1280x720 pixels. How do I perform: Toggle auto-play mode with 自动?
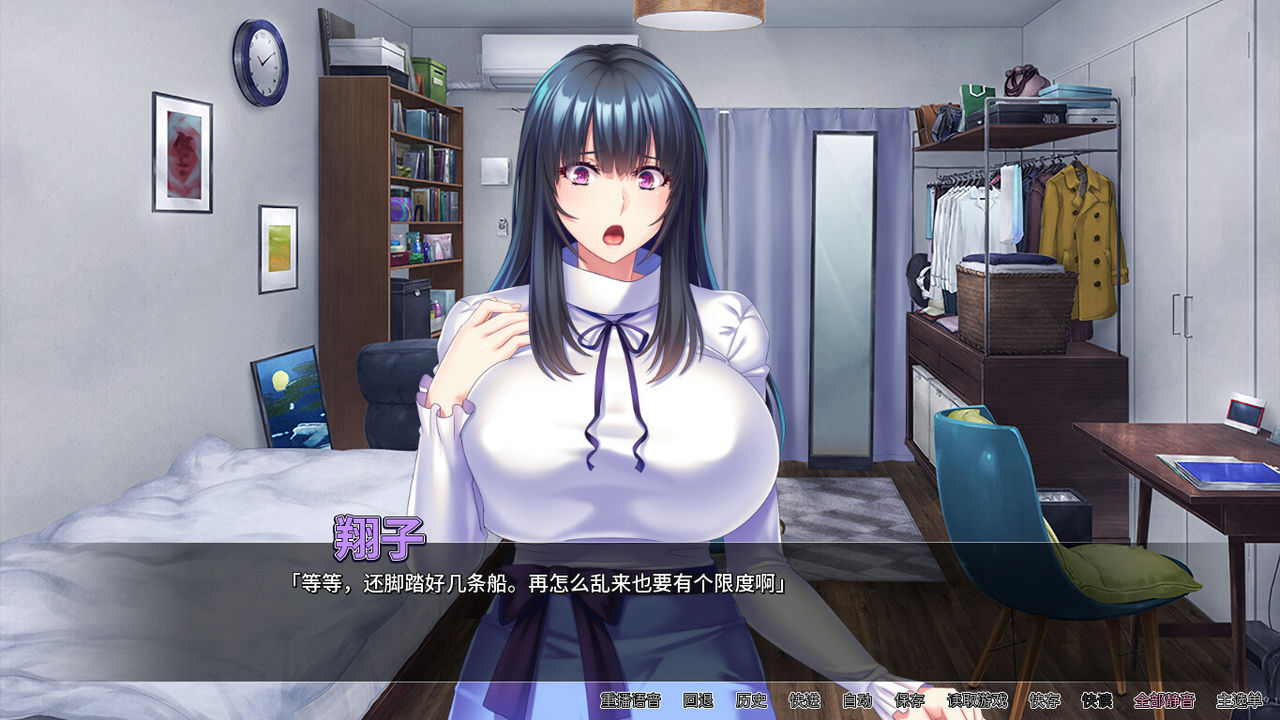(857, 703)
